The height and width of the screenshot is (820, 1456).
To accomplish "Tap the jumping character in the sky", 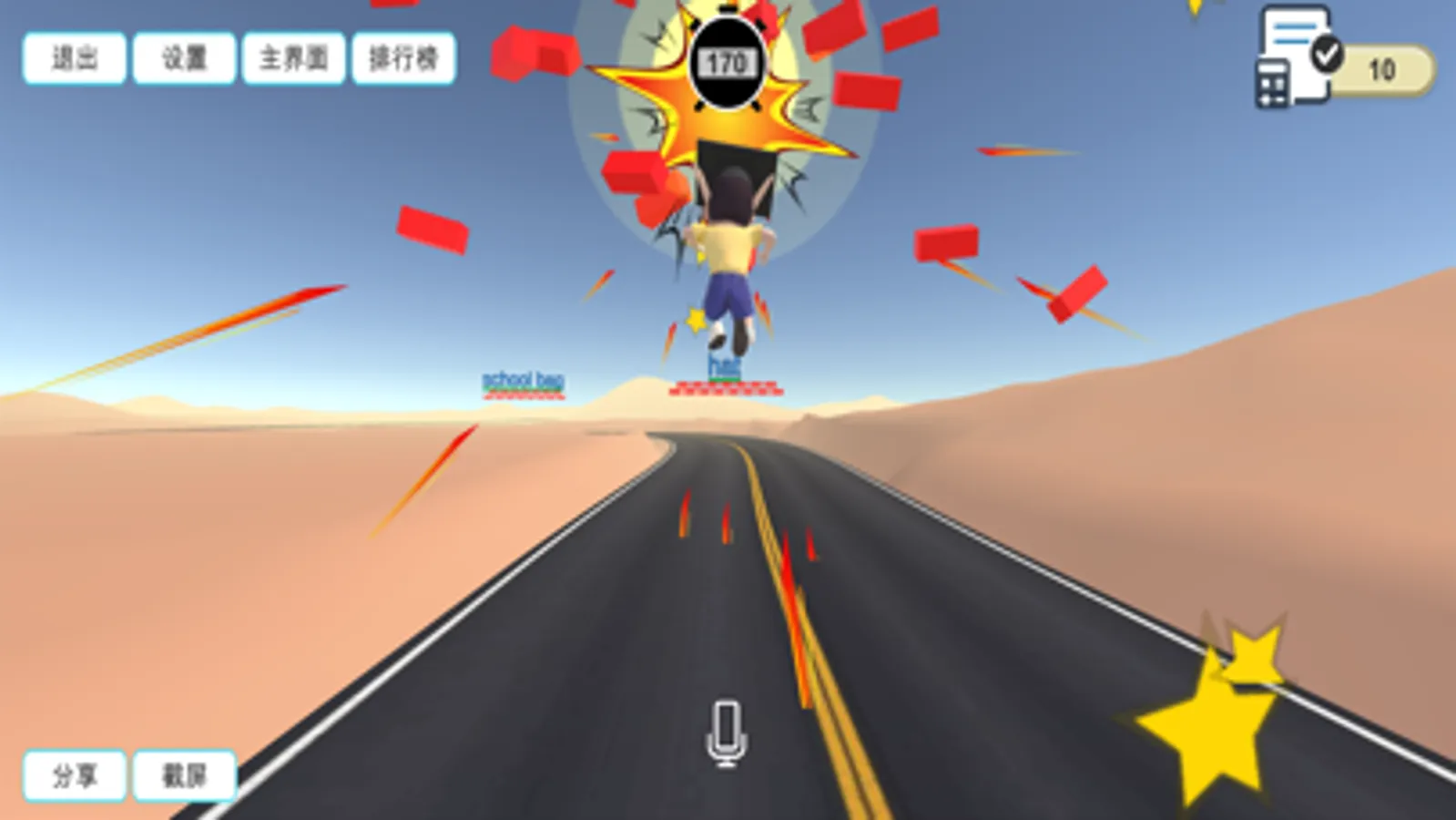I will 728,255.
